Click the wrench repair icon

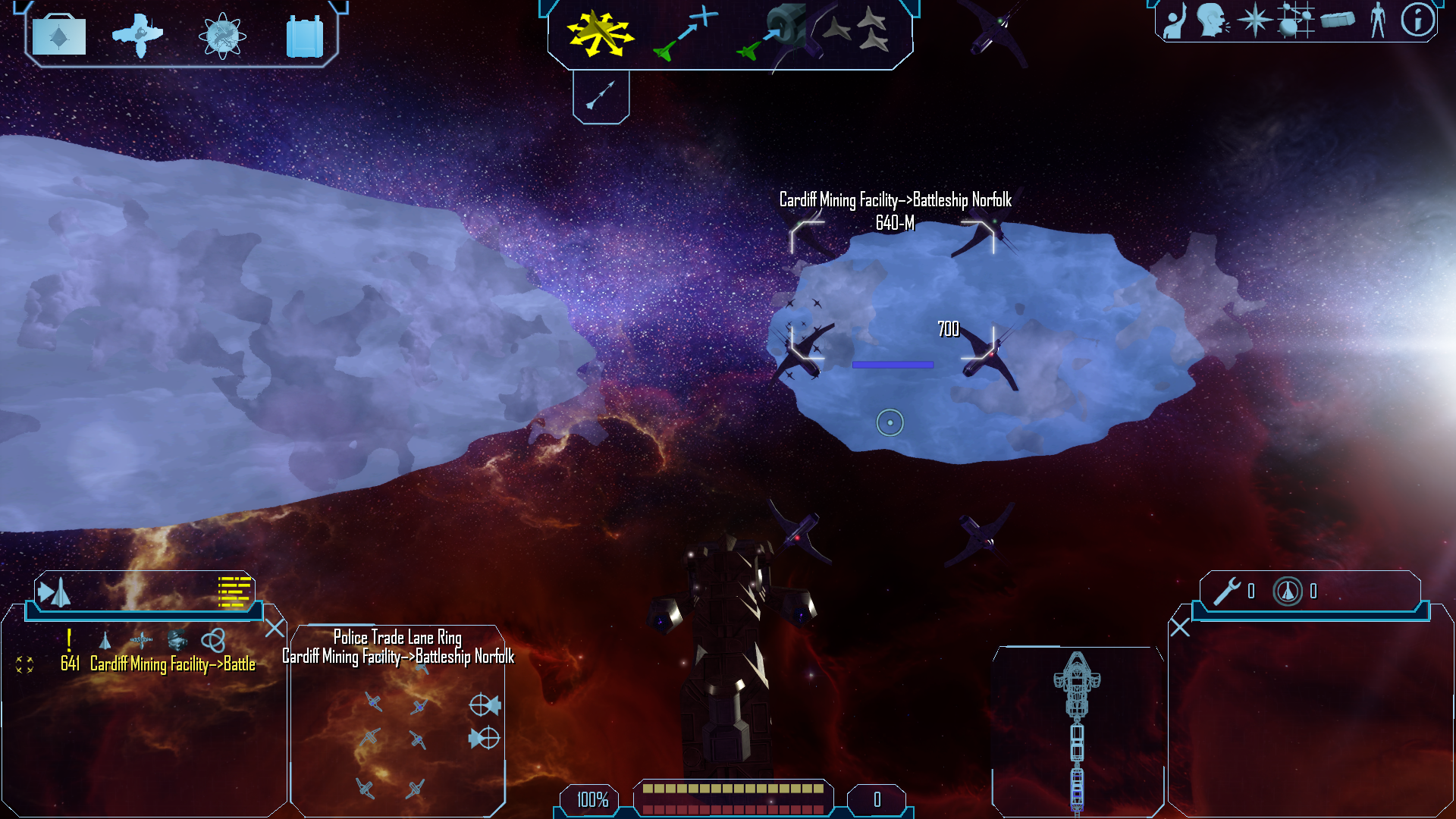(x=1226, y=591)
